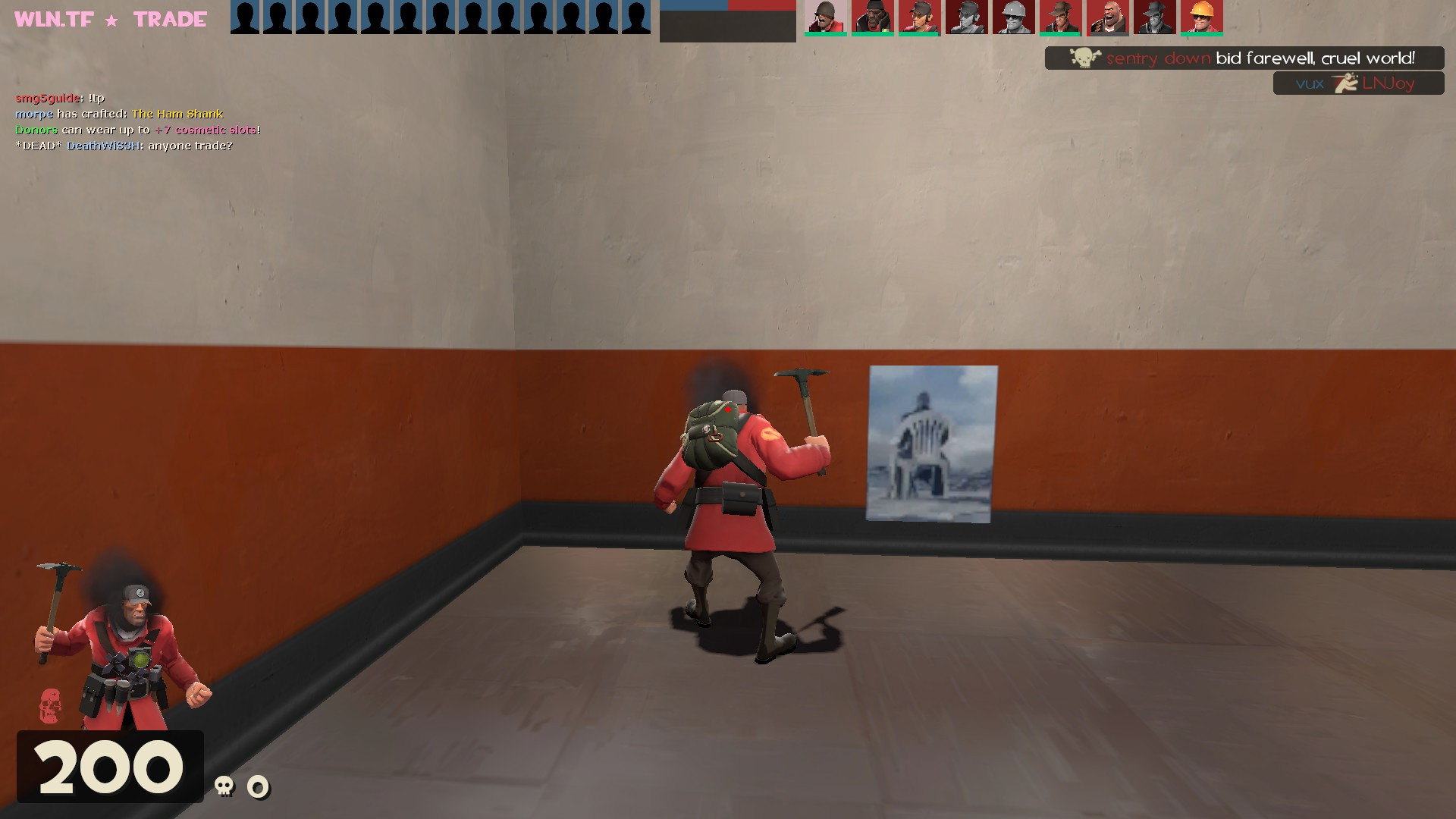Screen dimensions: 1456x819
Task: Click the green 'Donors' word in chat
Action: (x=36, y=130)
